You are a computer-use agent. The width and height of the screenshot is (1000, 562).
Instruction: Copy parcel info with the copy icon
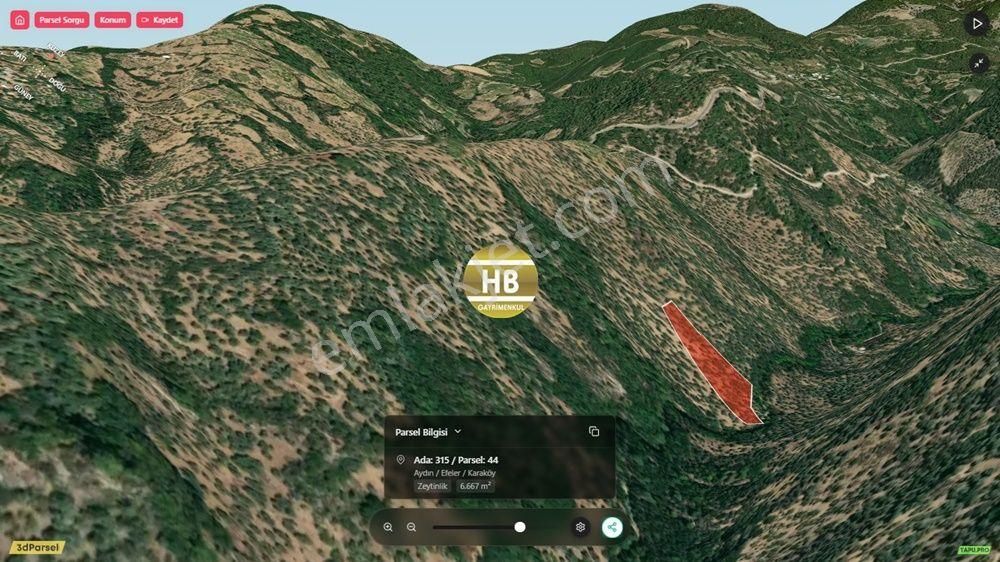point(594,432)
